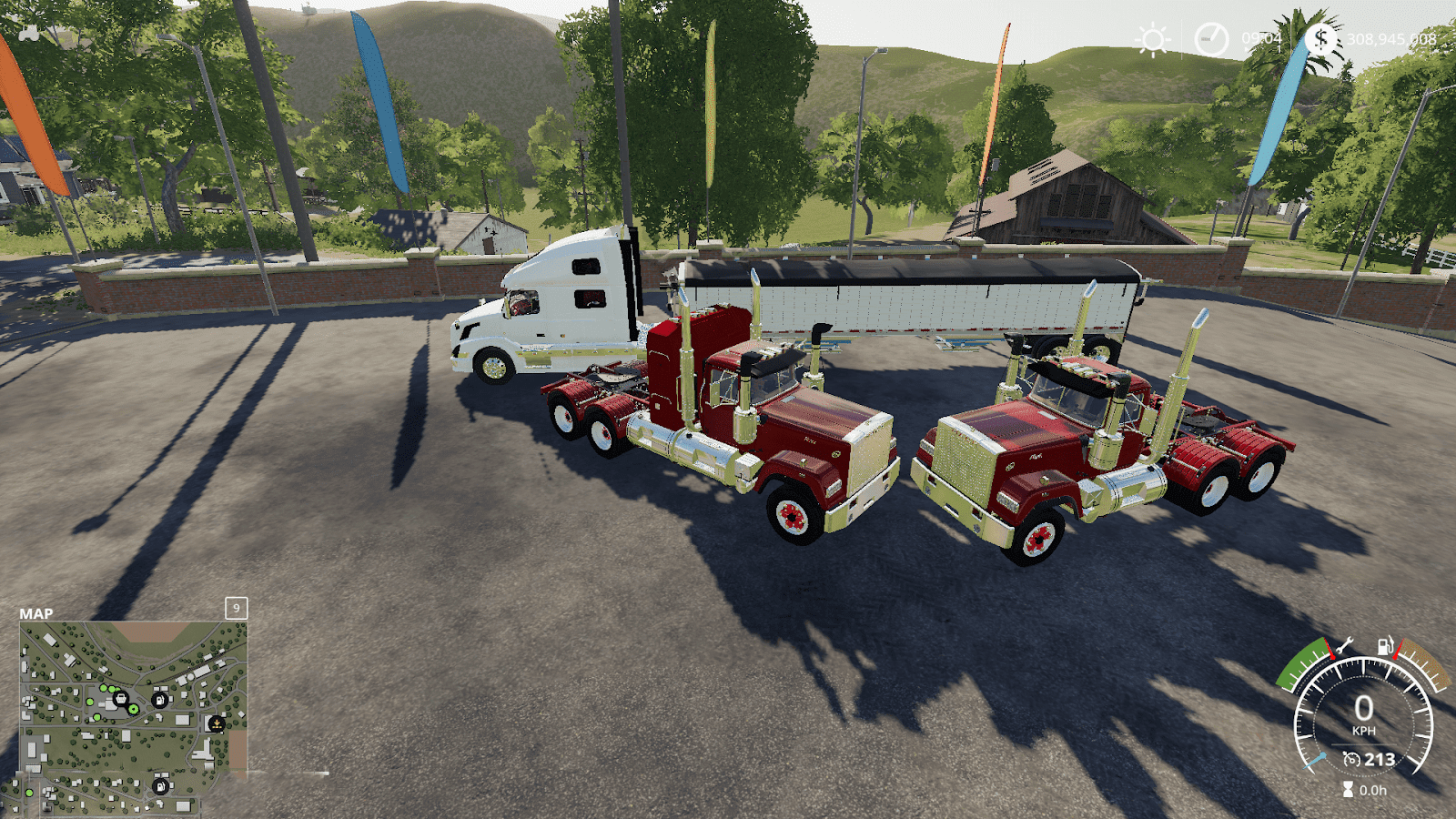Click the weather sun icon

[x=1152, y=39]
